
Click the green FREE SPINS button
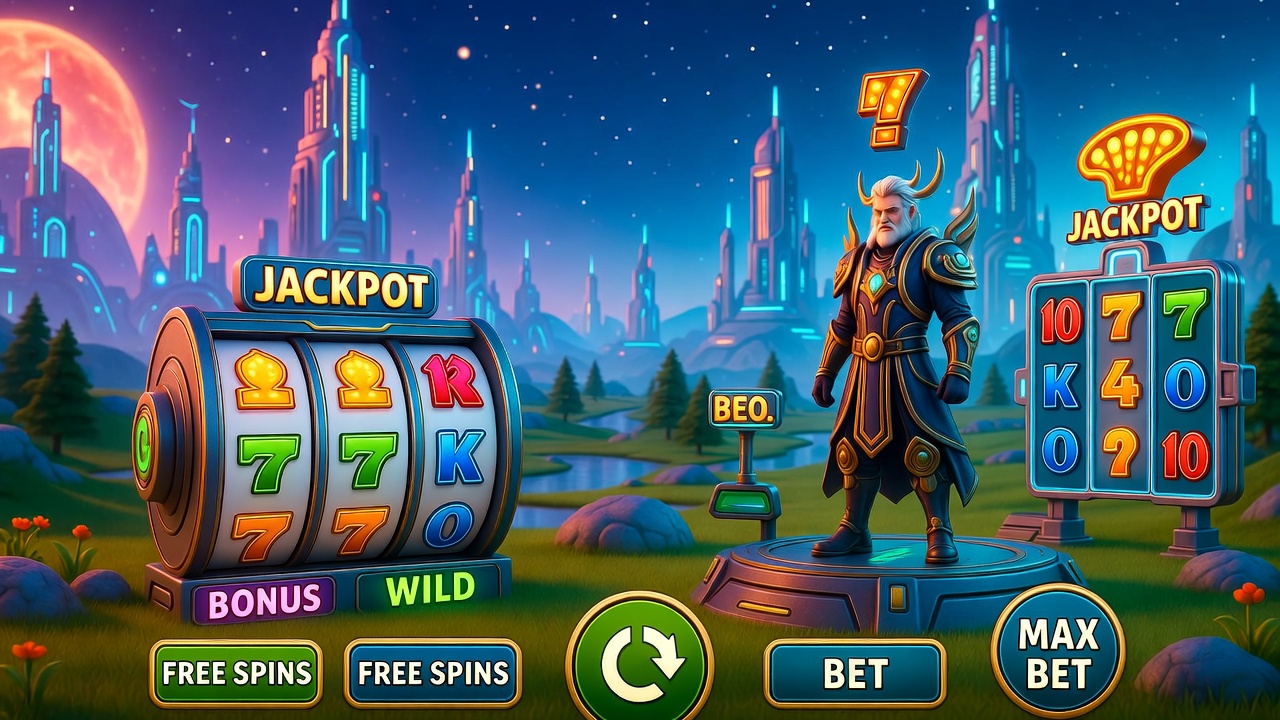click(236, 673)
